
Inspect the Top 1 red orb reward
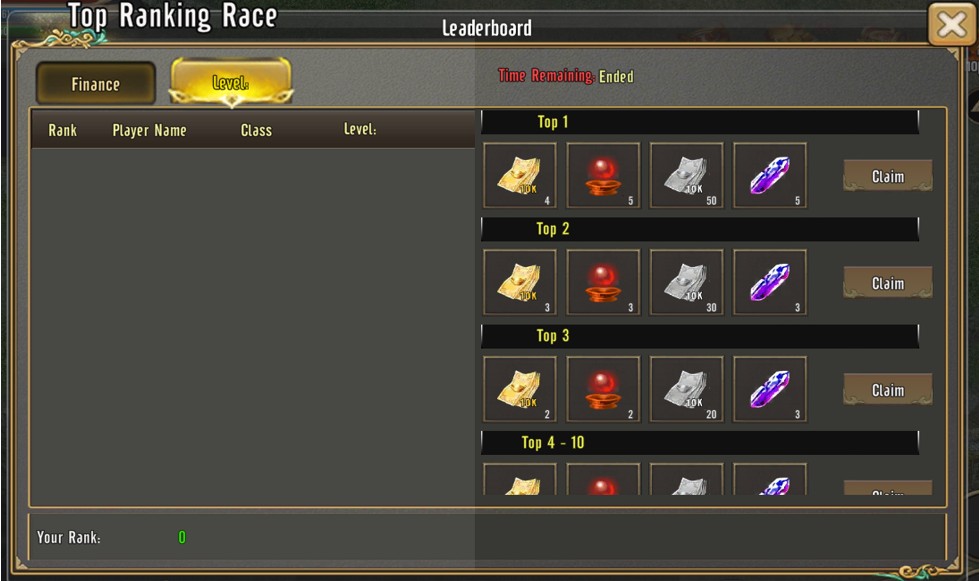[x=603, y=176]
